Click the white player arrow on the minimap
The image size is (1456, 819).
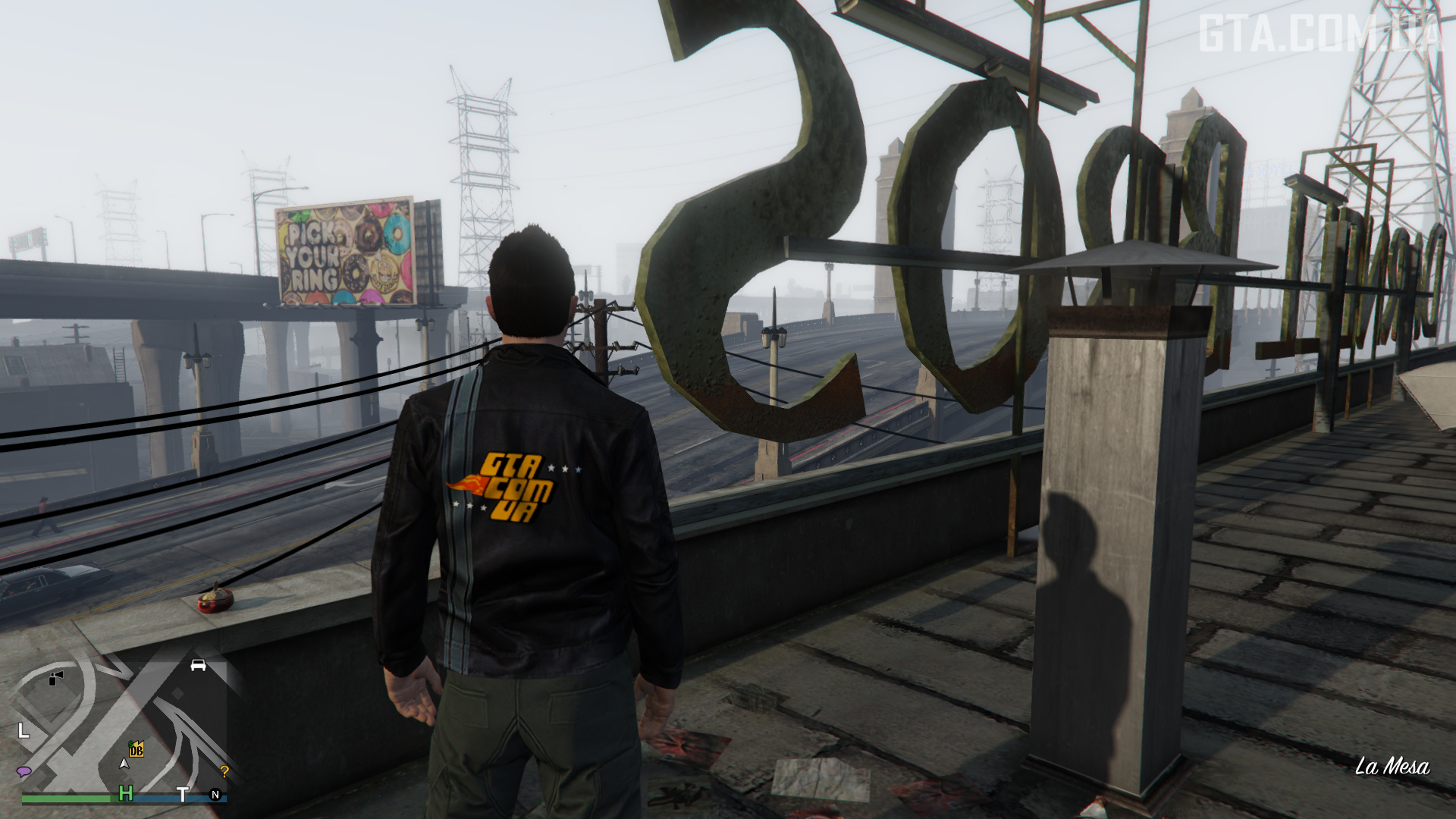[124, 763]
